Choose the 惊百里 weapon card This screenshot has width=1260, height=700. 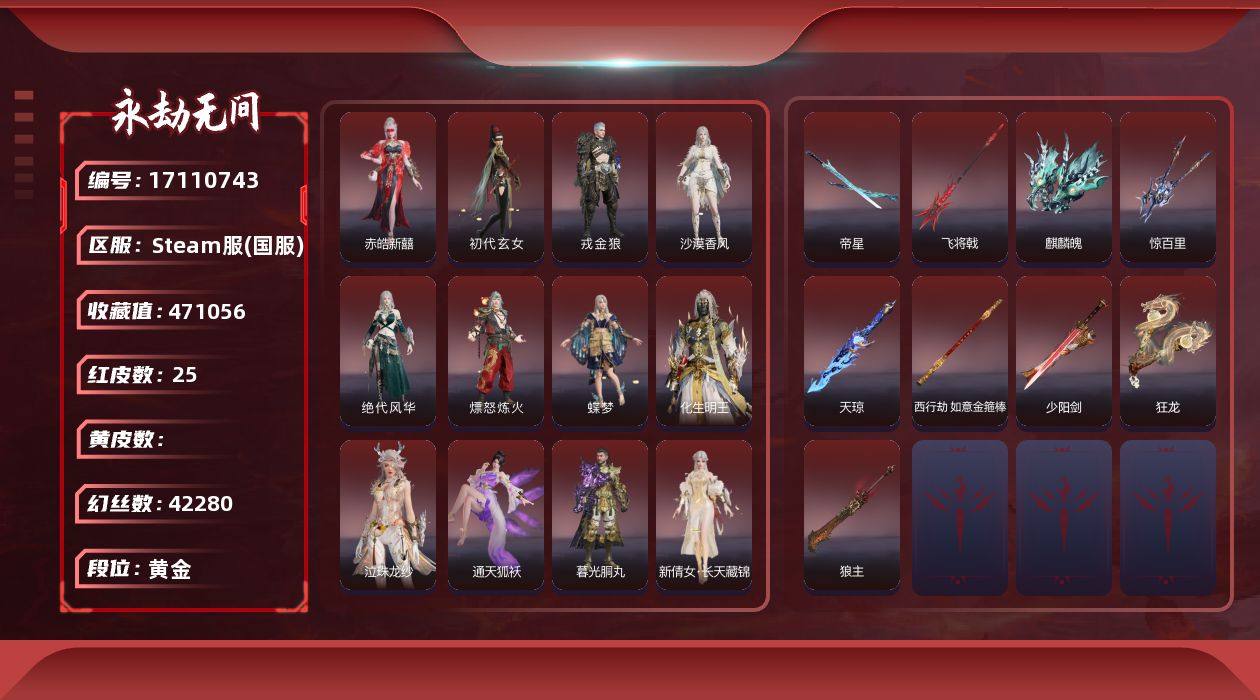tap(1168, 186)
